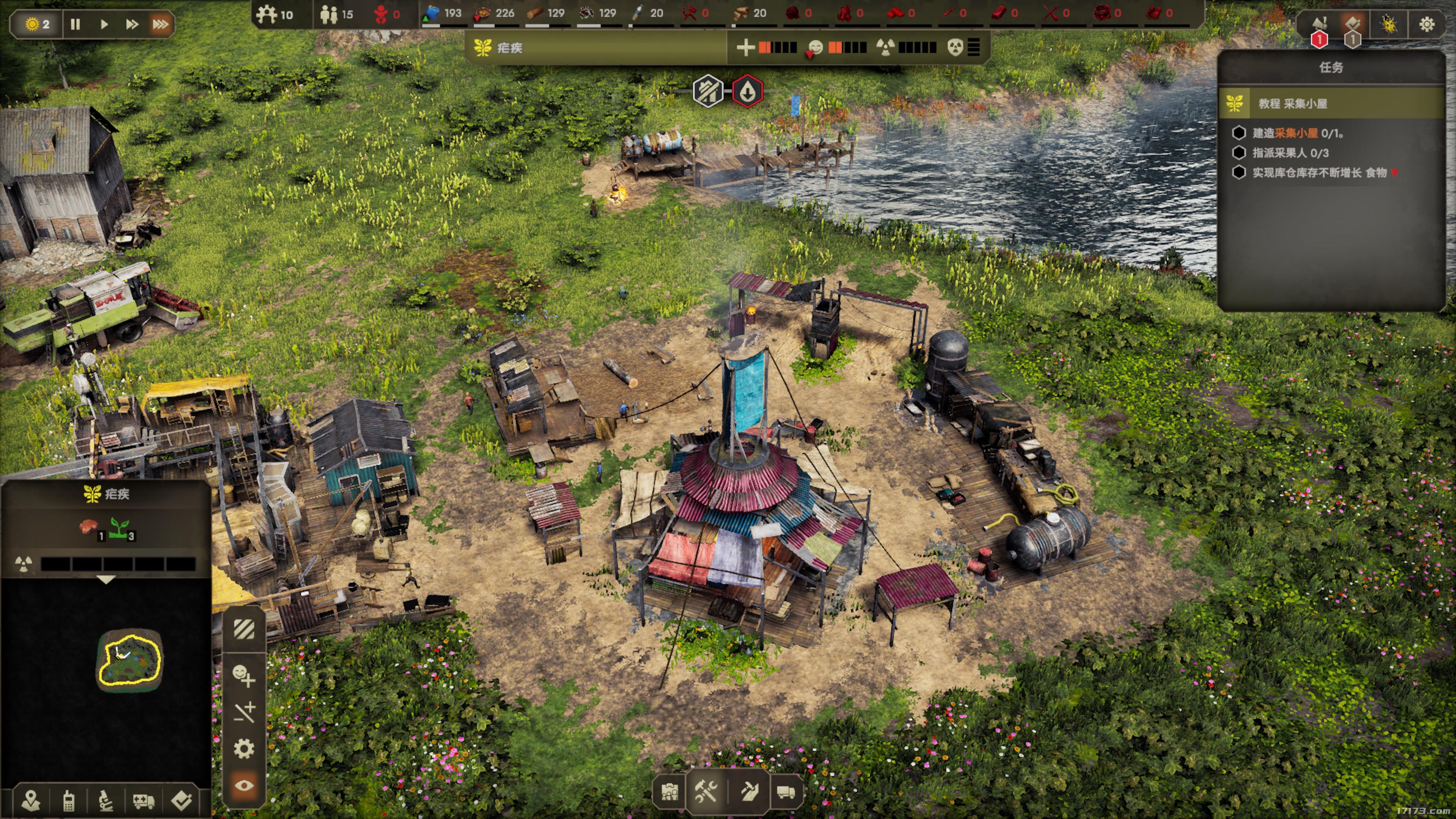Toggle the eye visibility overlay button
1456x819 pixels.
(x=244, y=786)
